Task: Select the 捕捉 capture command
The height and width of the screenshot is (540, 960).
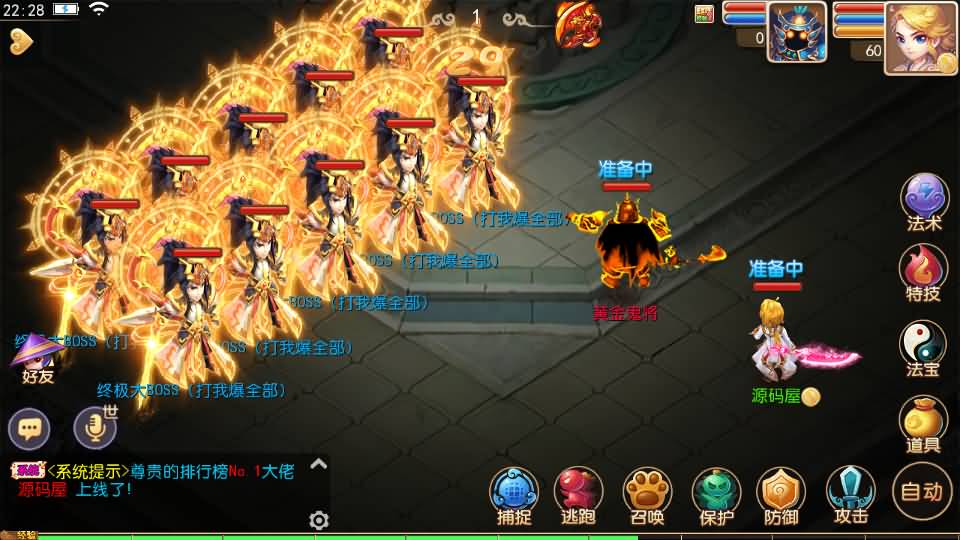Action: pos(514,493)
